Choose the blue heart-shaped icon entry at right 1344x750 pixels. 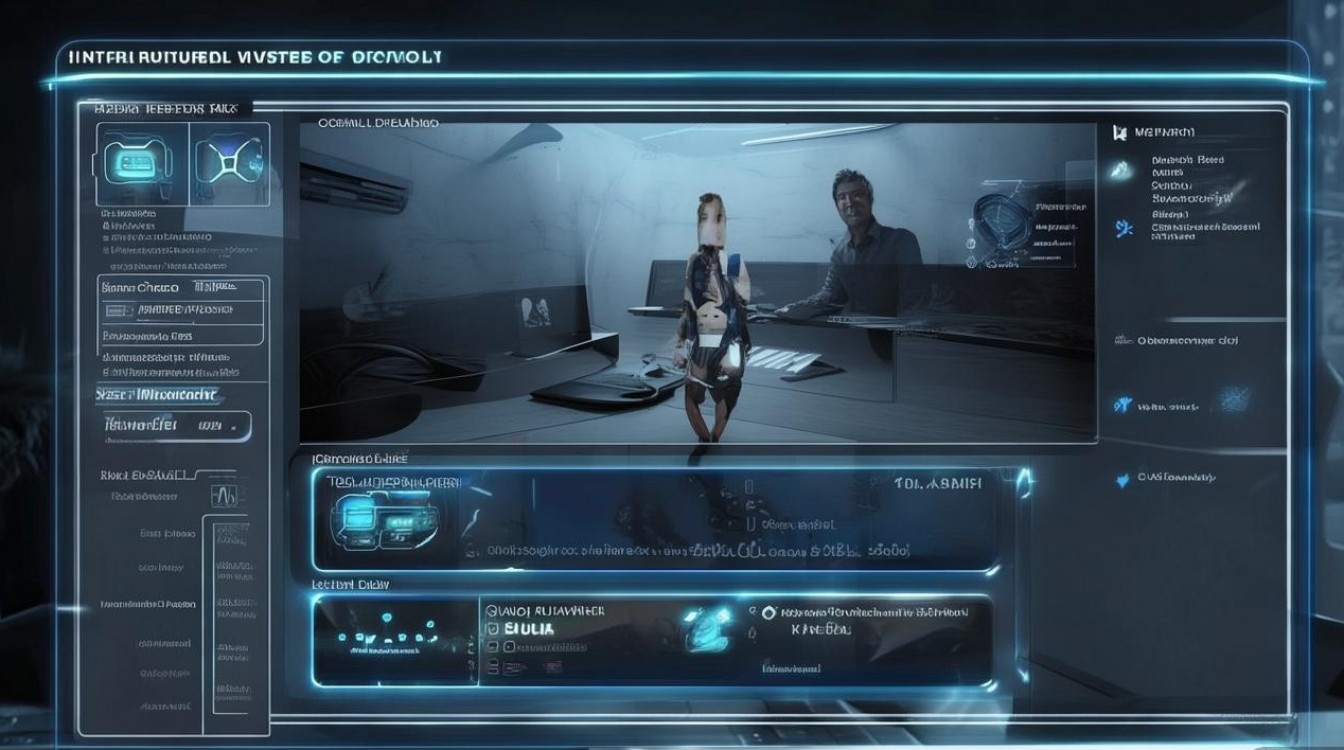point(1122,480)
